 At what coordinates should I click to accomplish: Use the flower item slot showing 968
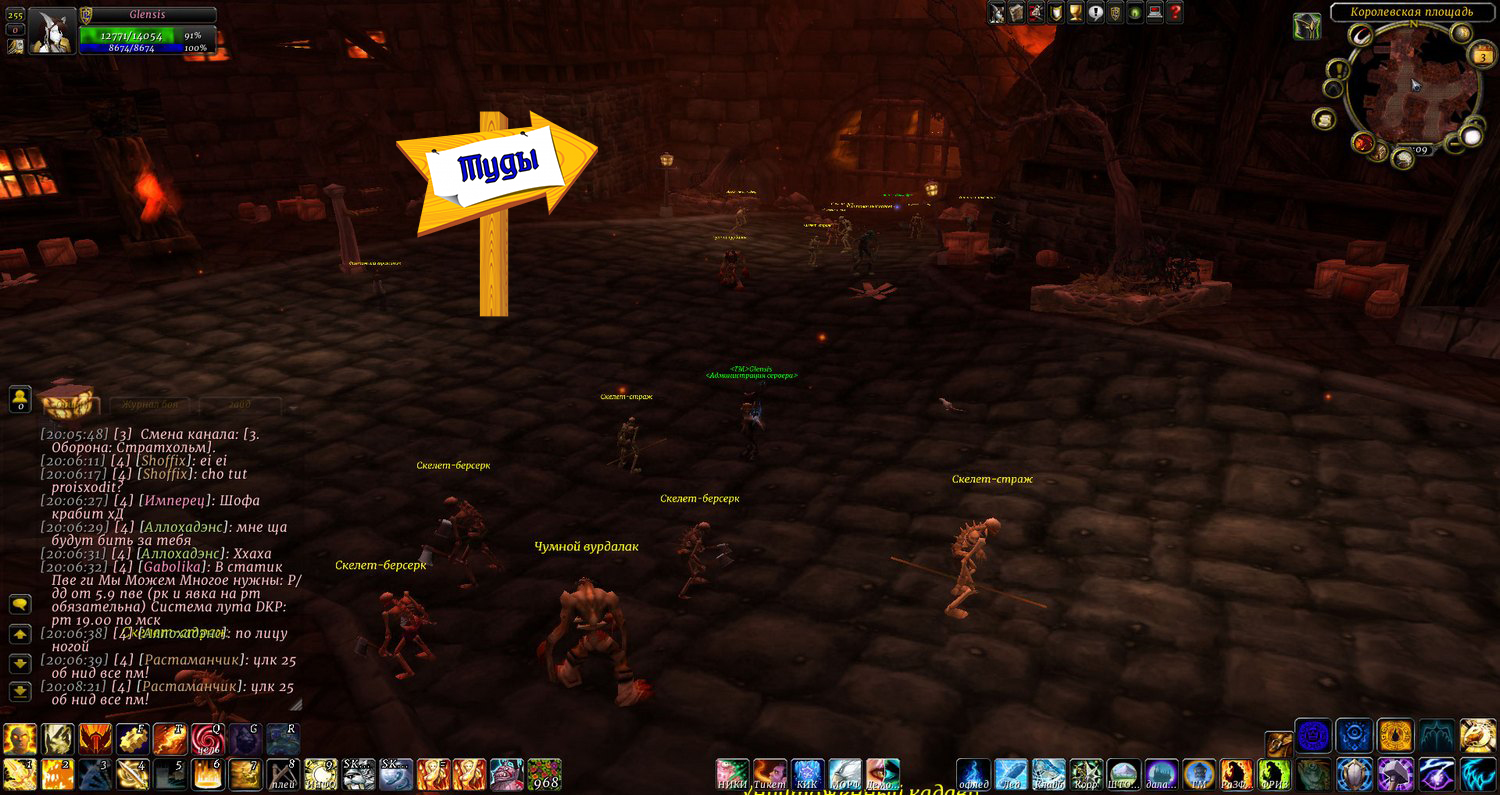coord(544,775)
